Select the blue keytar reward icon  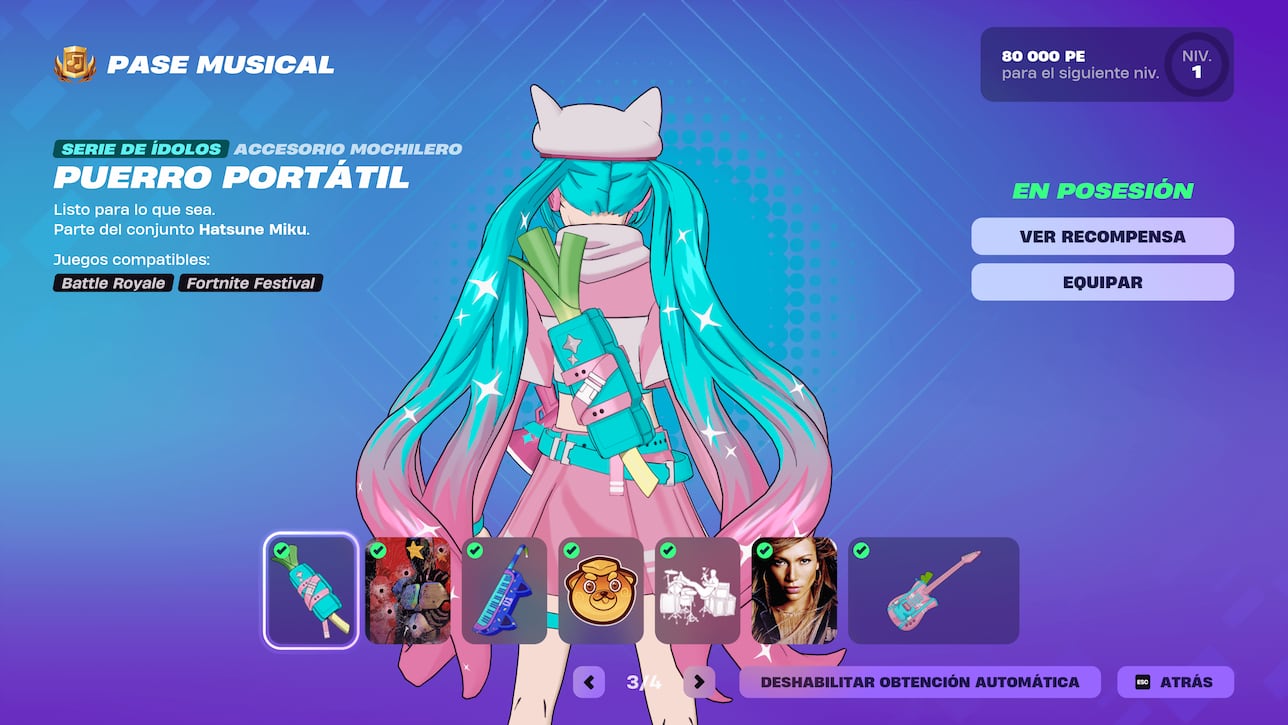[503, 592]
